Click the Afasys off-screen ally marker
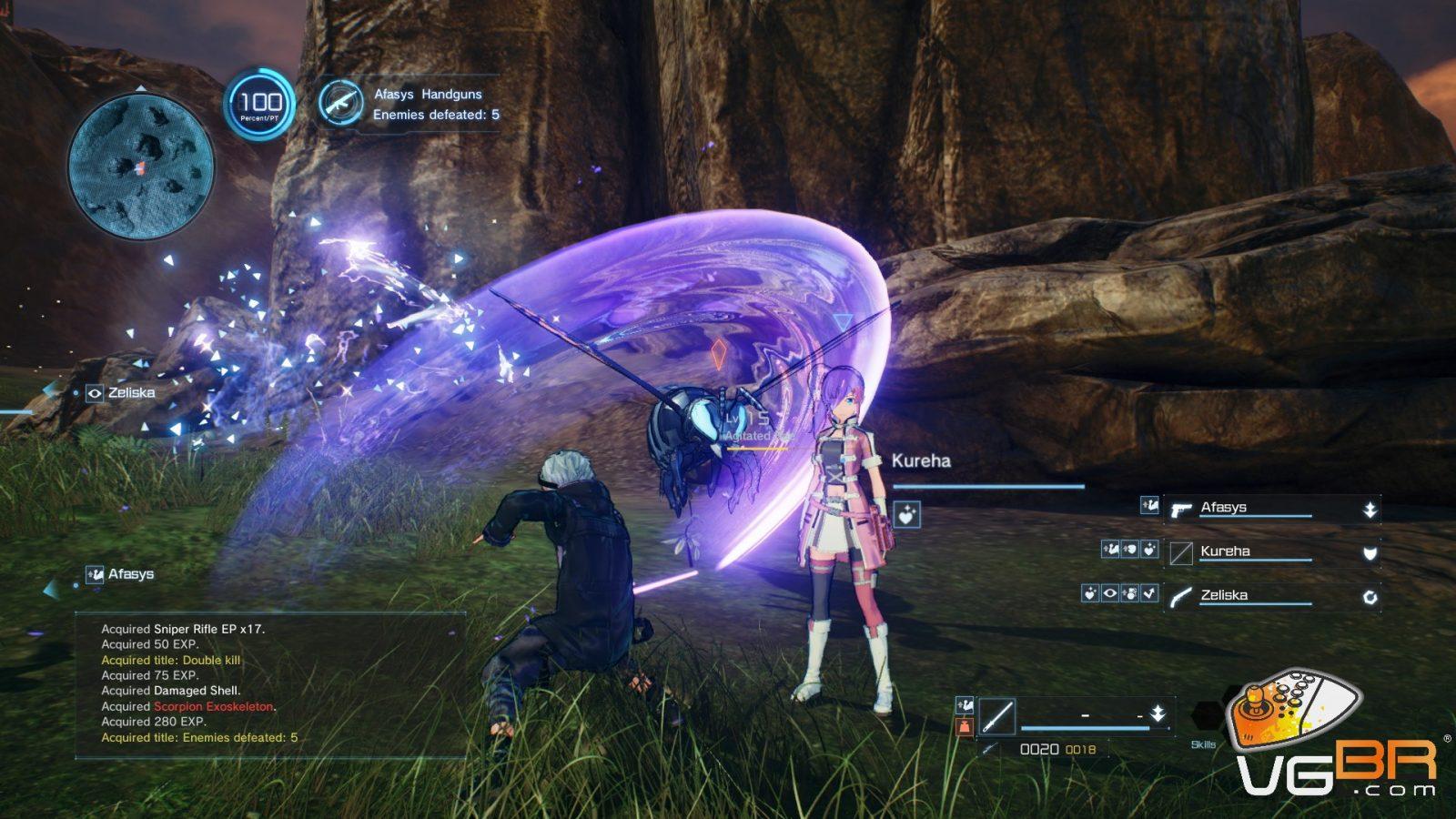 tap(119, 574)
